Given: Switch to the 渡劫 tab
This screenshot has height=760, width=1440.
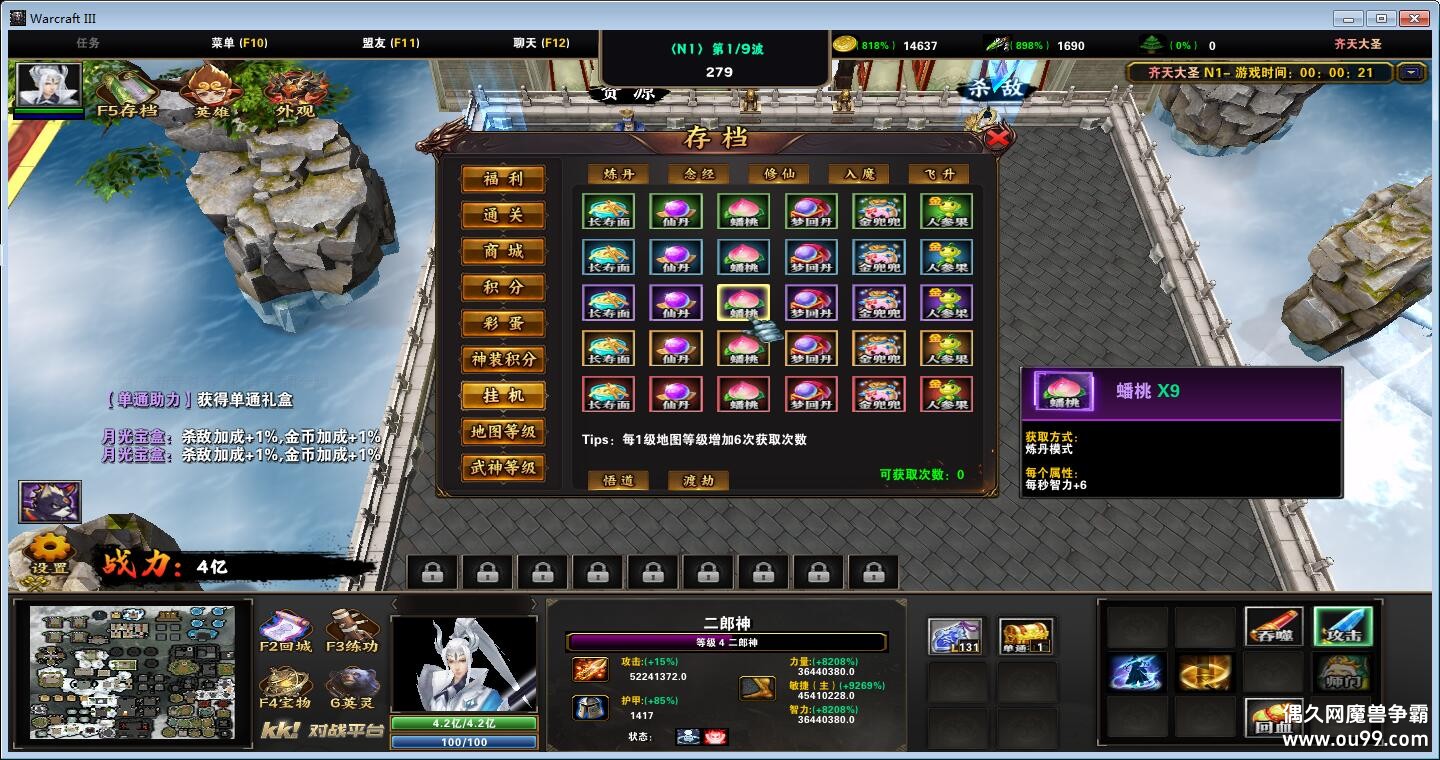Looking at the screenshot, I should (698, 480).
